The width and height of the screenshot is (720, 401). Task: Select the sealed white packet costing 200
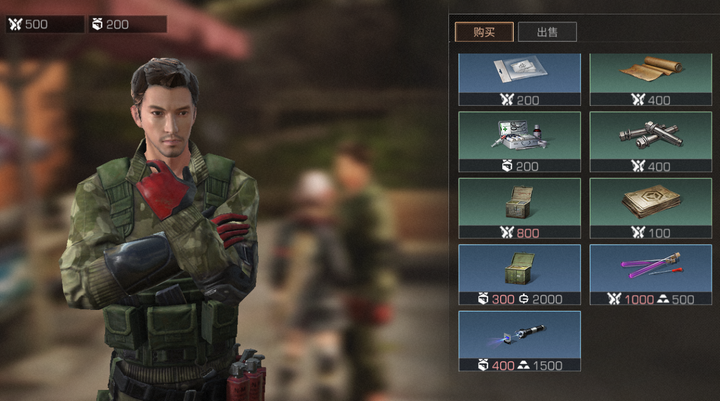519,78
